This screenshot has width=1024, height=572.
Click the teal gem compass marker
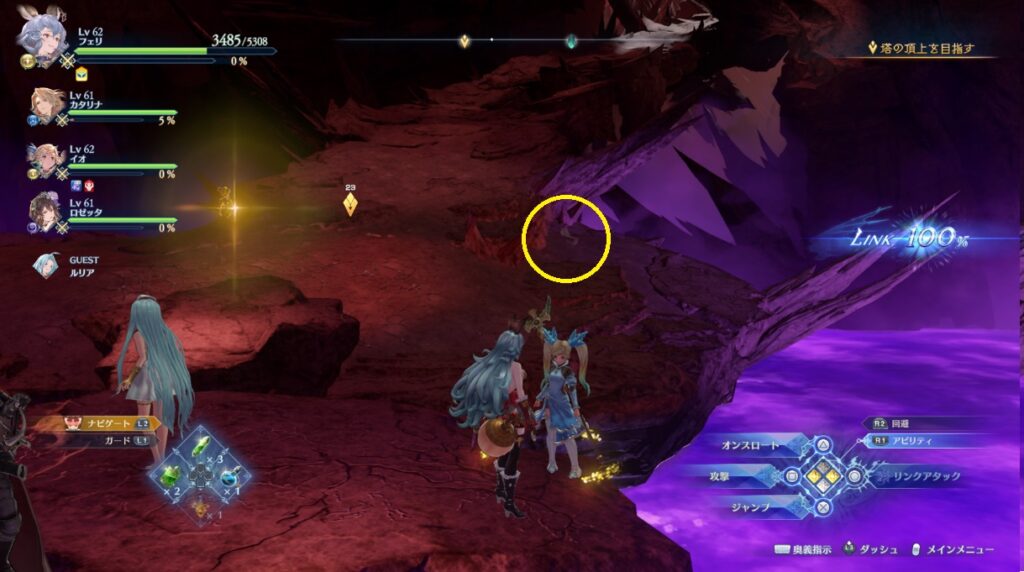[x=570, y=42]
